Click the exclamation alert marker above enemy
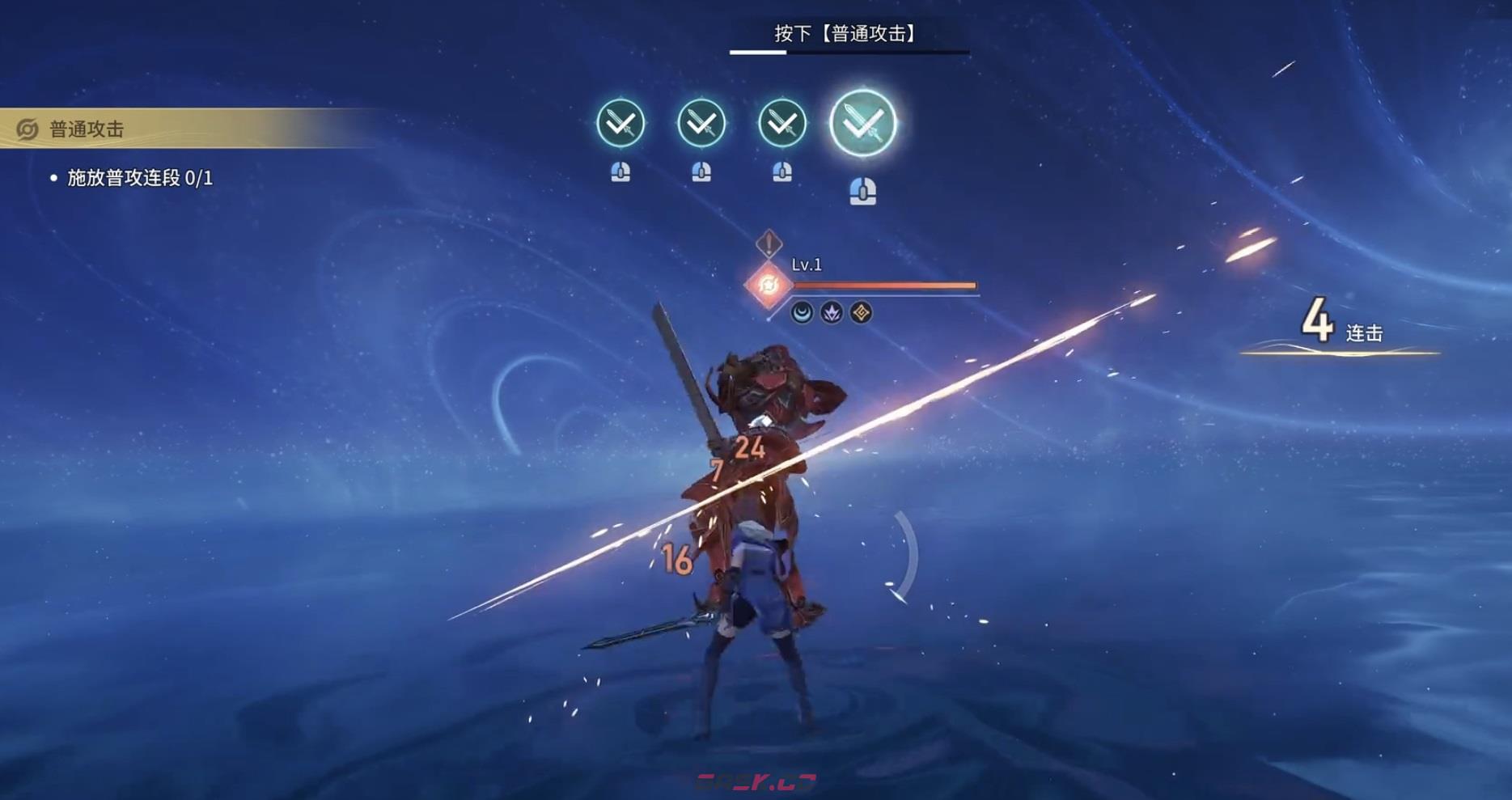The width and height of the screenshot is (1512, 800). pyautogui.click(x=769, y=243)
